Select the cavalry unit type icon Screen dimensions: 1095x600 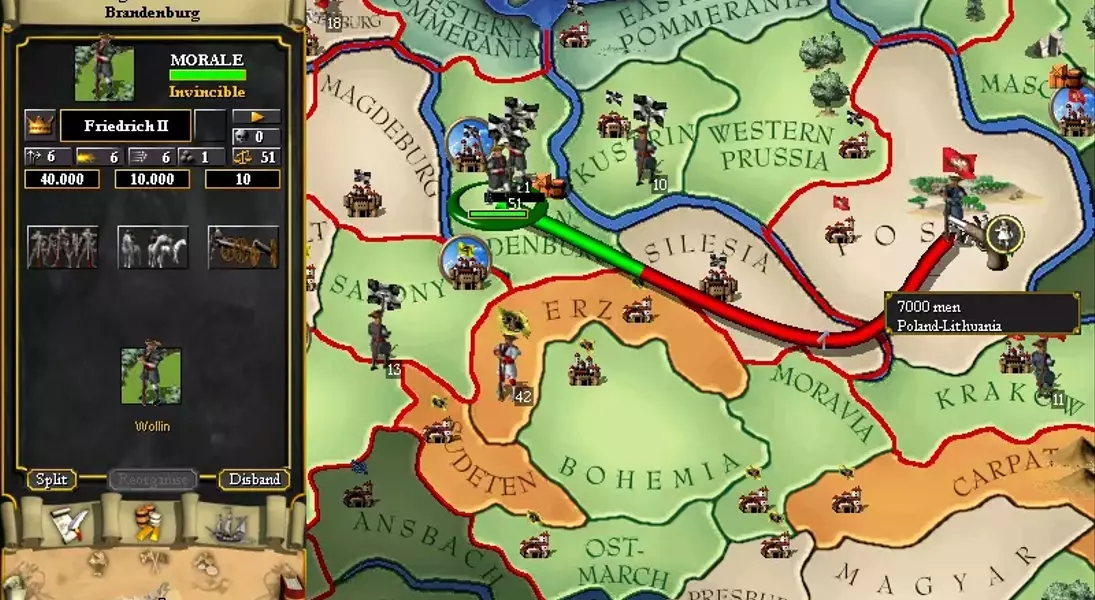point(153,247)
